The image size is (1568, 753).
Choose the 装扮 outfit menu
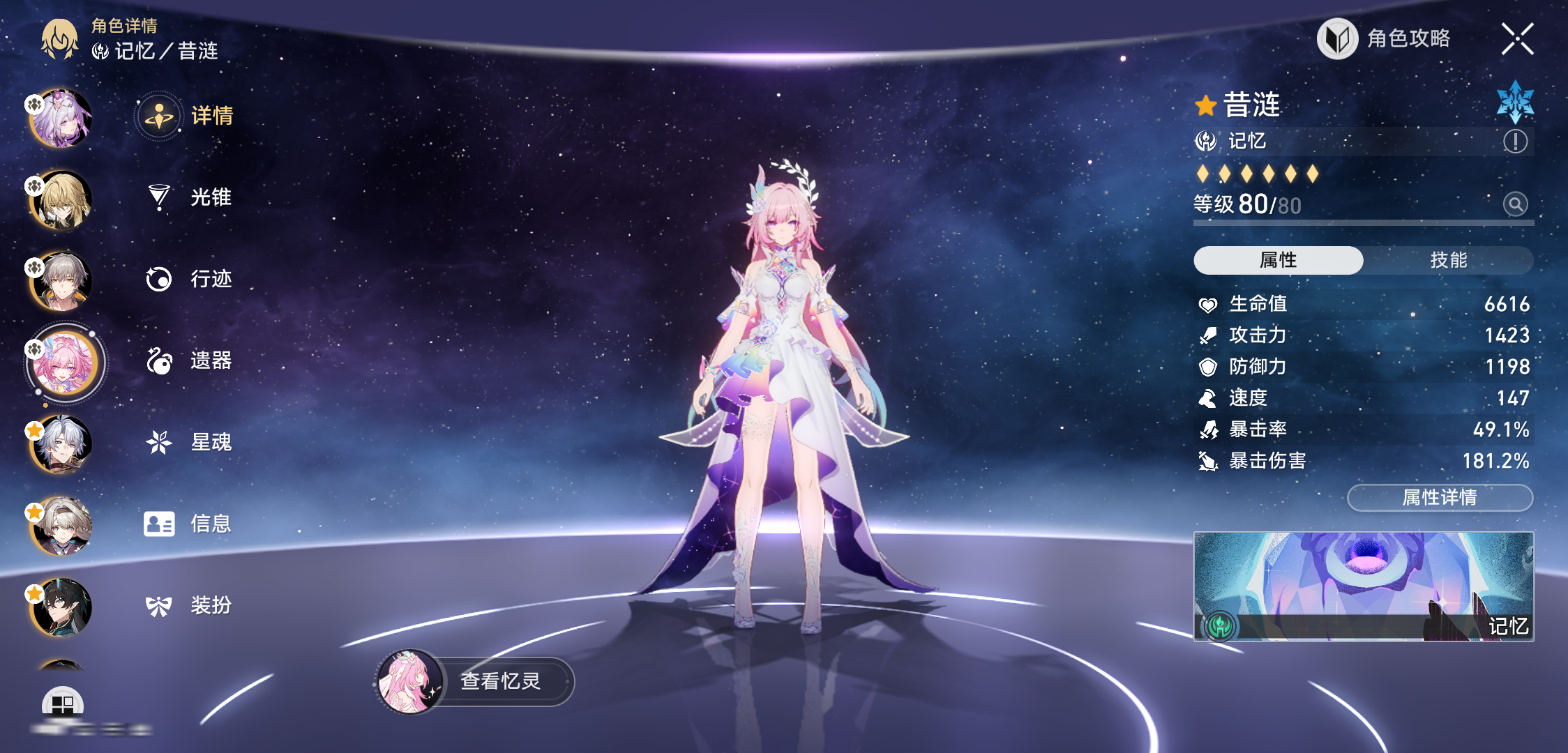tap(187, 605)
